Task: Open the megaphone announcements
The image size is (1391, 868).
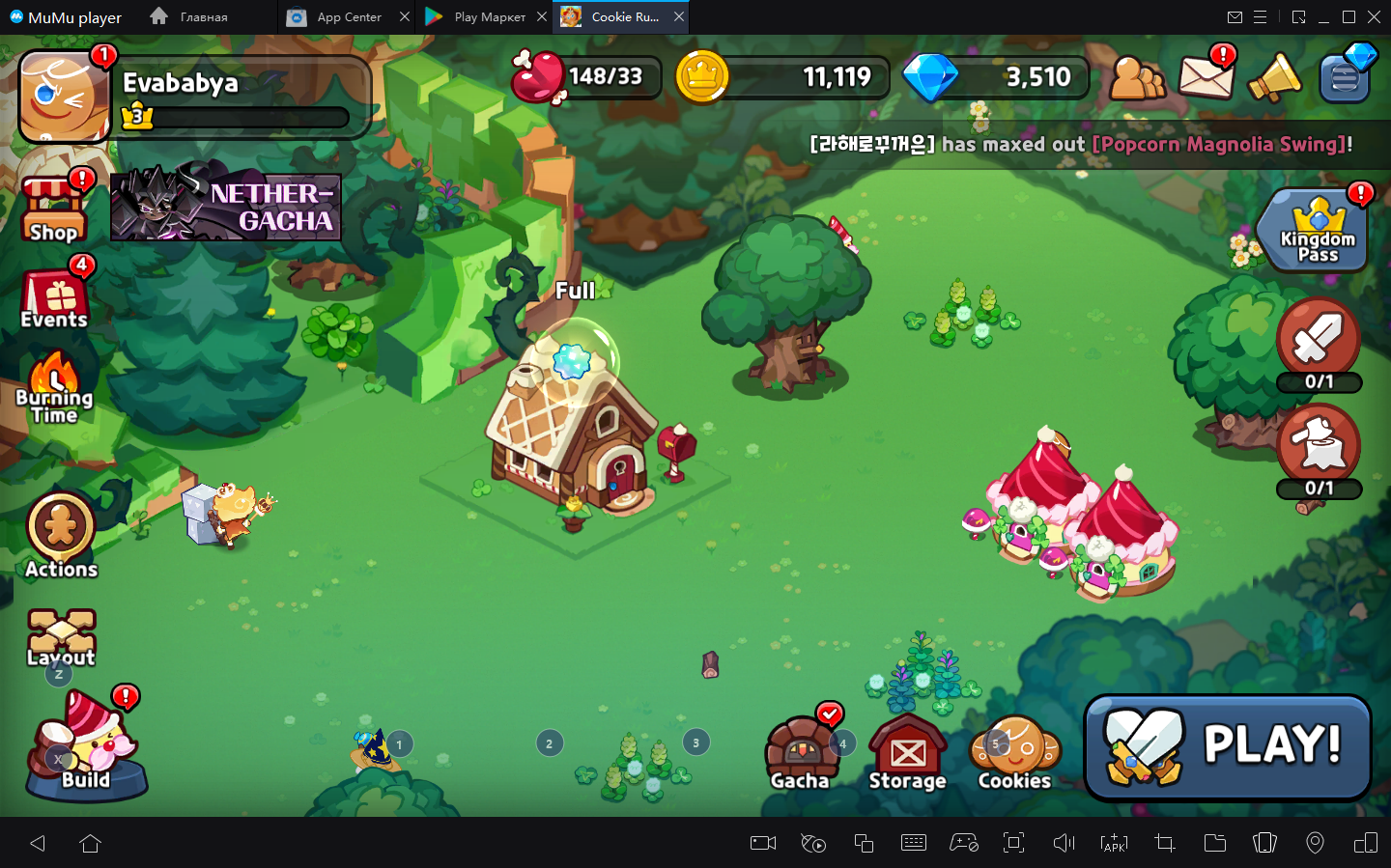Action: point(1274,77)
